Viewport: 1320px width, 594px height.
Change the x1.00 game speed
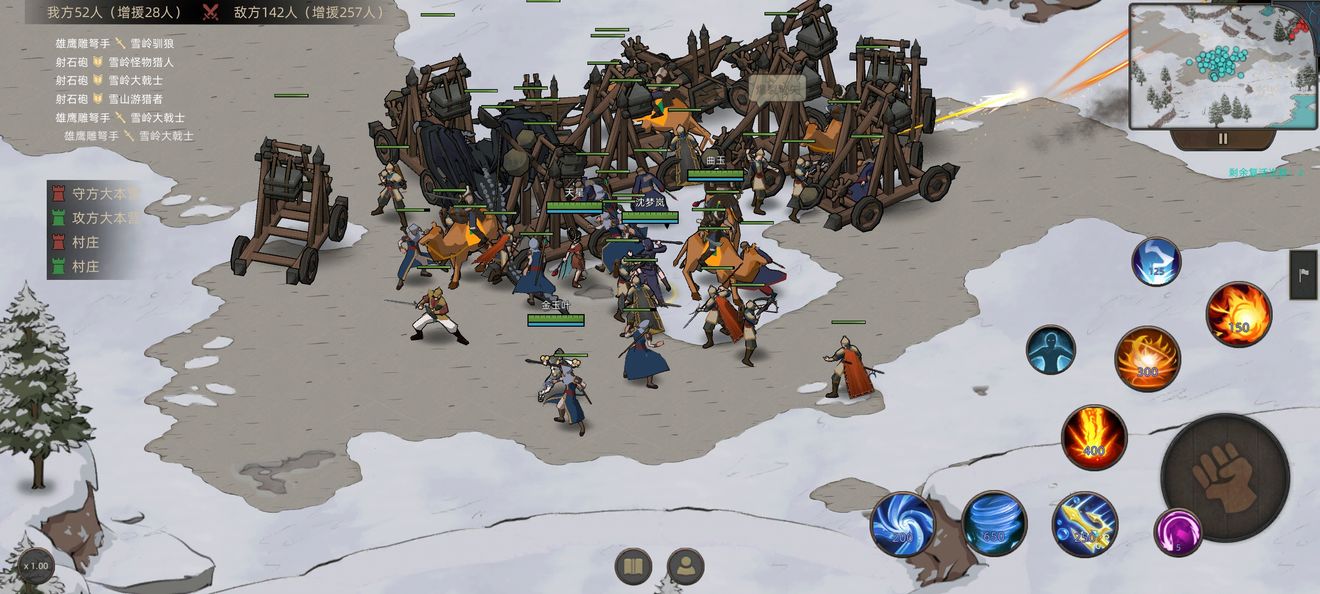(x=35, y=566)
